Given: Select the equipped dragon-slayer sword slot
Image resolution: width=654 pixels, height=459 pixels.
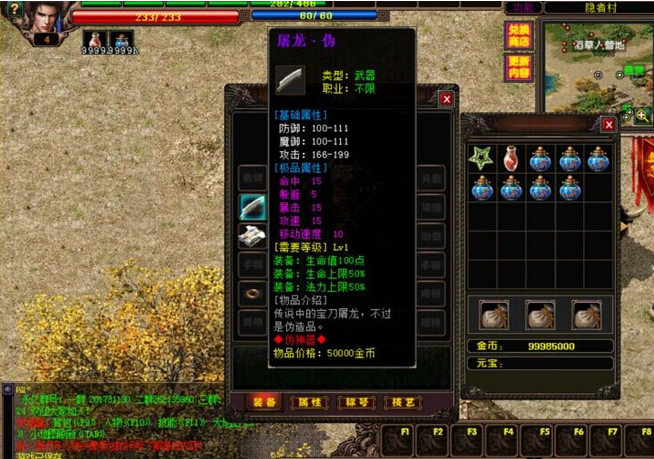Looking at the screenshot, I should coord(251,207).
